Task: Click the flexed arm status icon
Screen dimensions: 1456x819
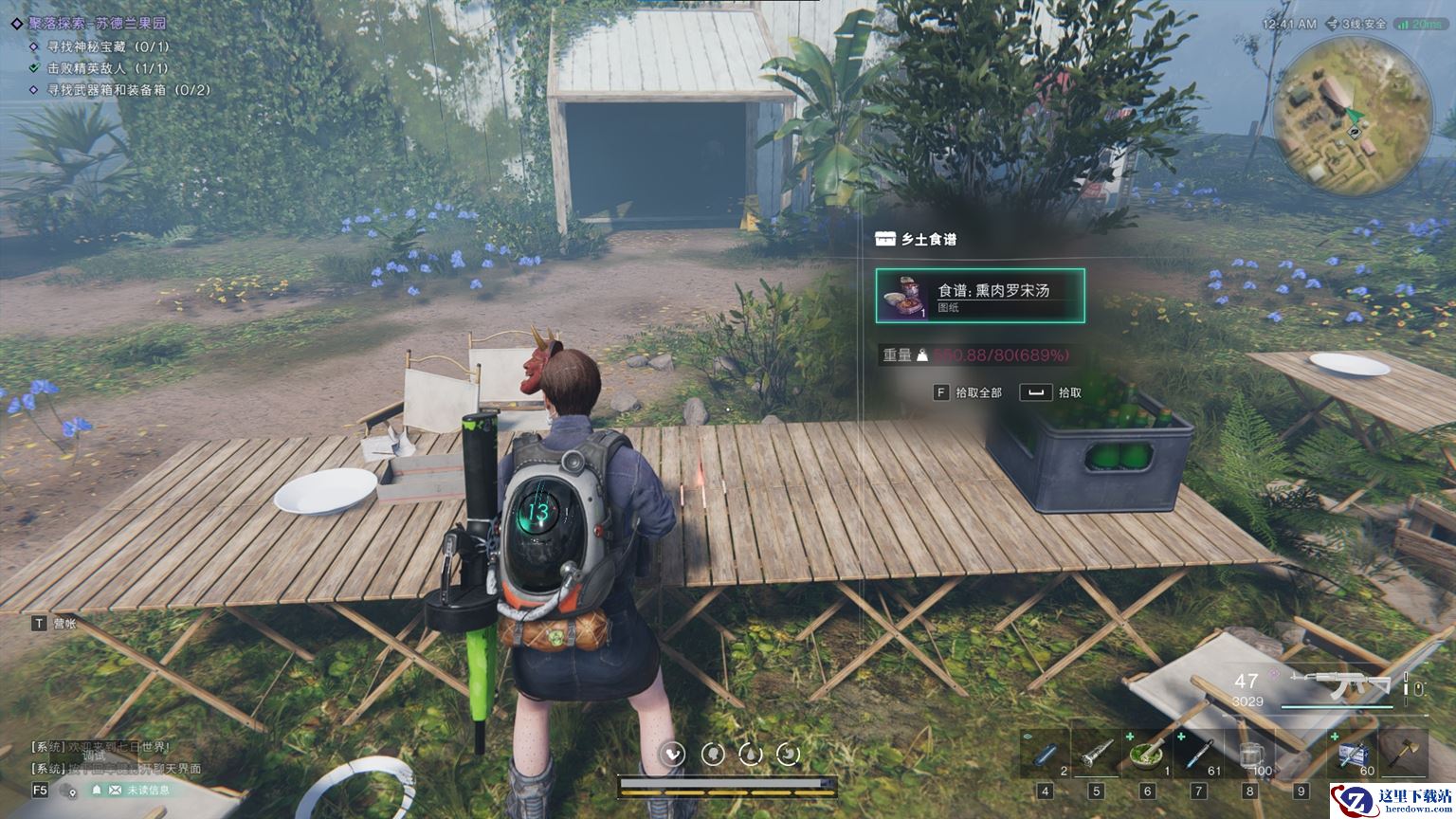Action: pos(674,754)
